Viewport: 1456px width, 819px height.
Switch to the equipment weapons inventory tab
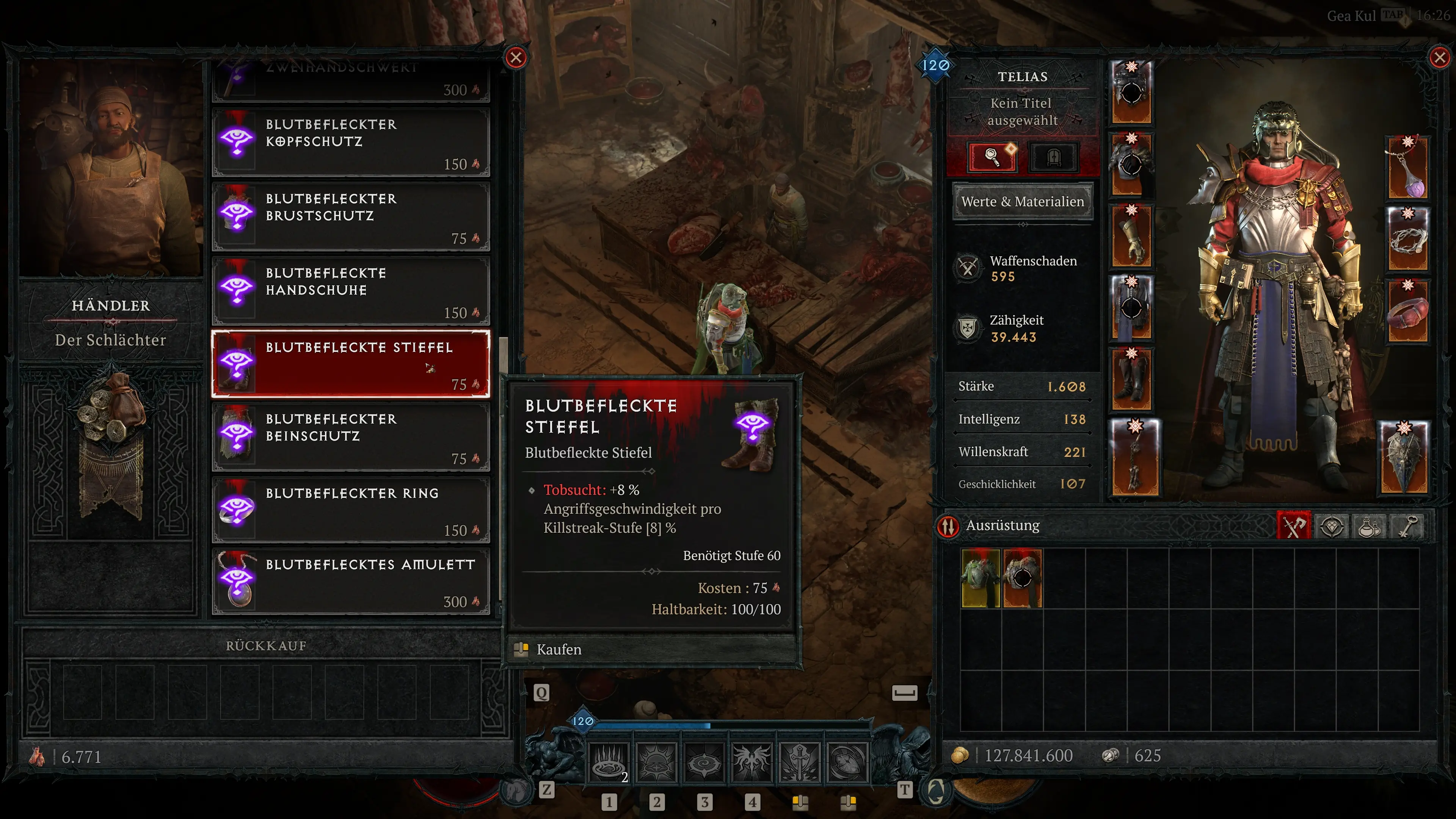pyautogui.click(x=1293, y=526)
